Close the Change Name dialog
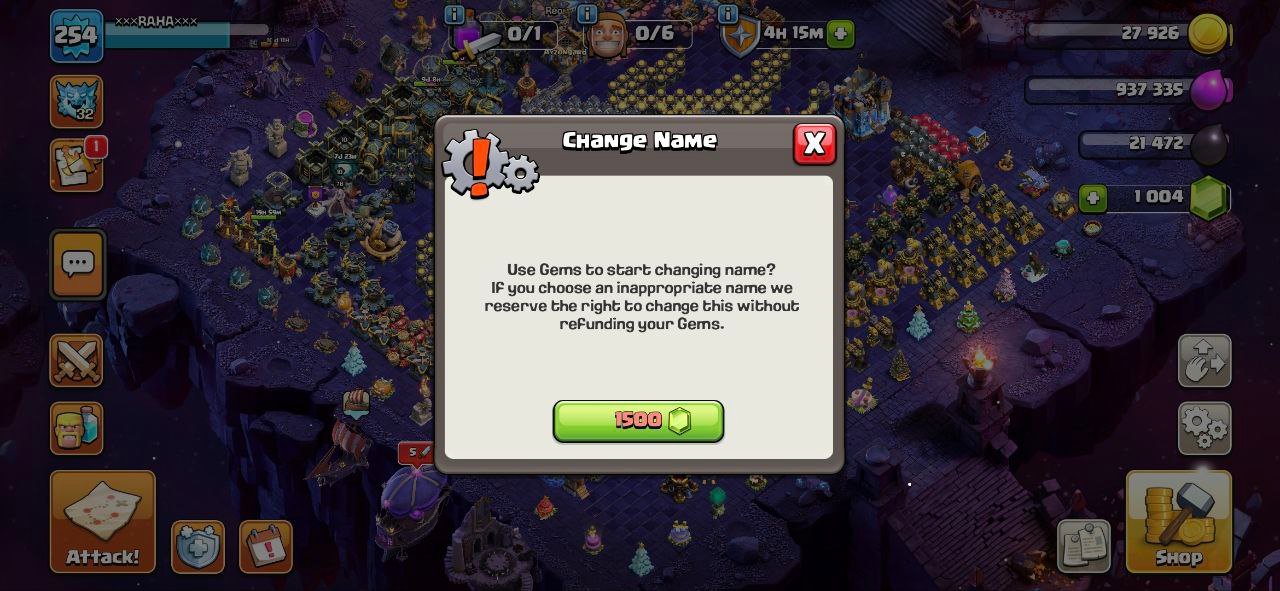The width and height of the screenshot is (1280, 591). tap(814, 144)
